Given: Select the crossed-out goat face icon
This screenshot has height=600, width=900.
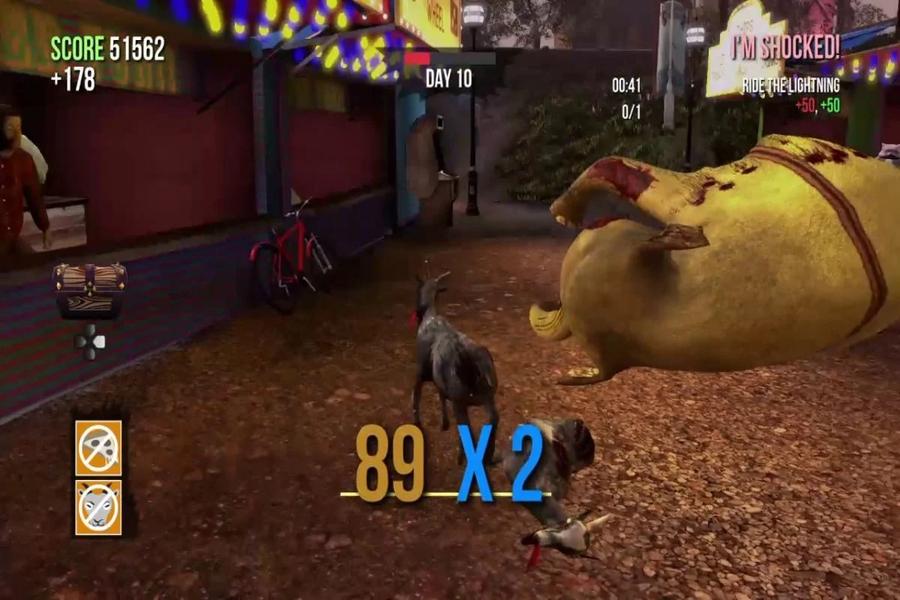Looking at the screenshot, I should pos(98,507).
